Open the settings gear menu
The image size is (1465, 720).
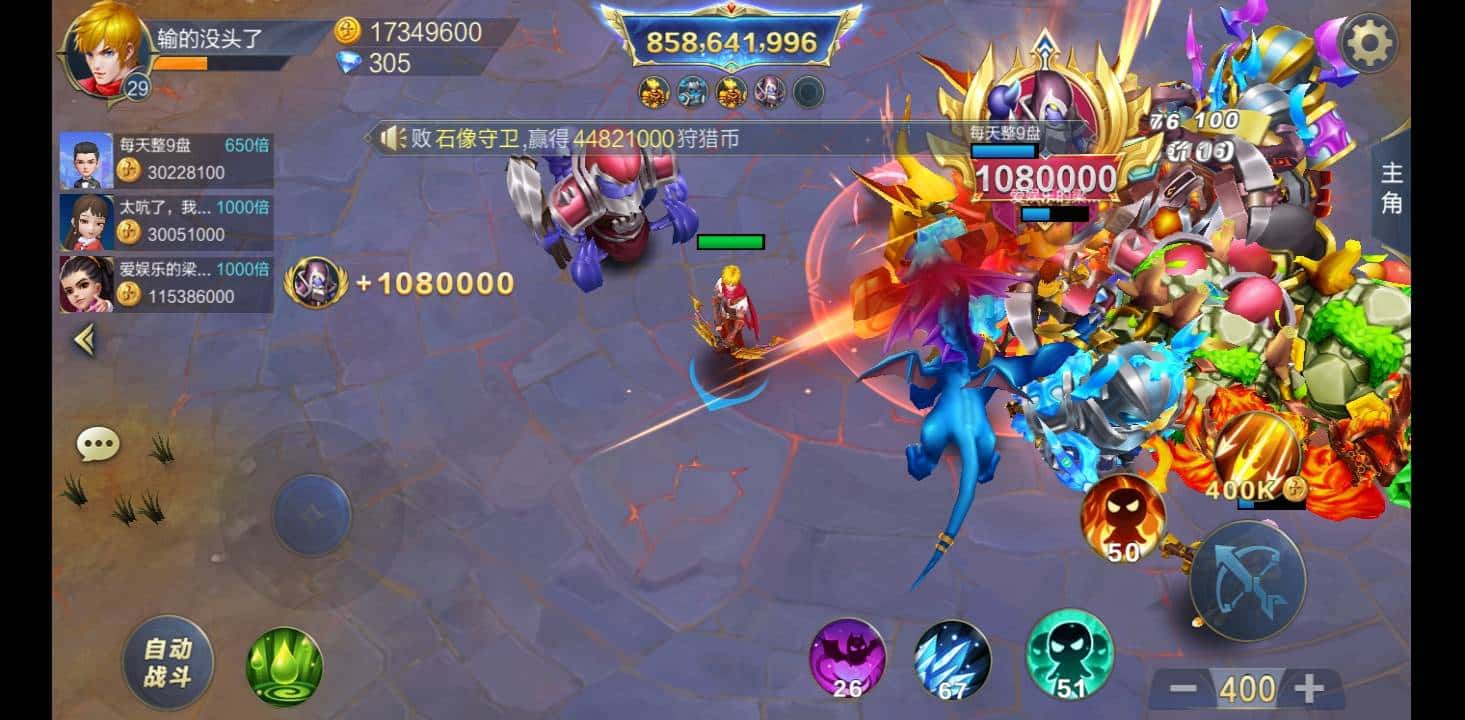1368,42
